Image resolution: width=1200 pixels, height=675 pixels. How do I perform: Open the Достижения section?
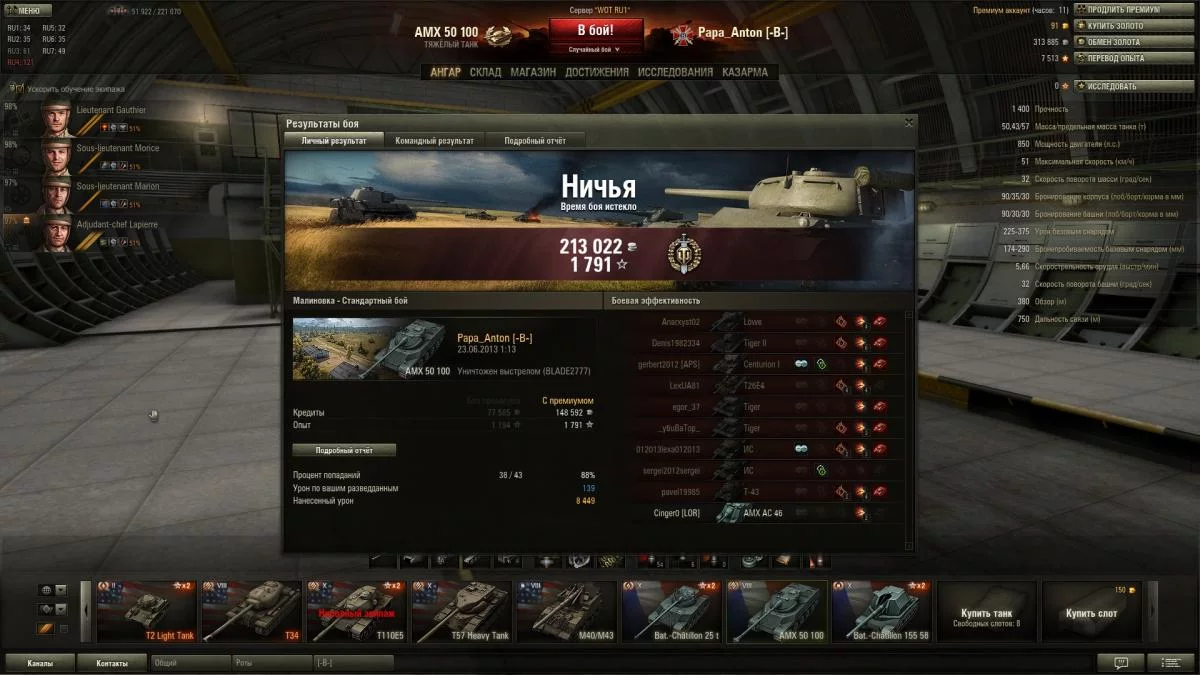[596, 72]
